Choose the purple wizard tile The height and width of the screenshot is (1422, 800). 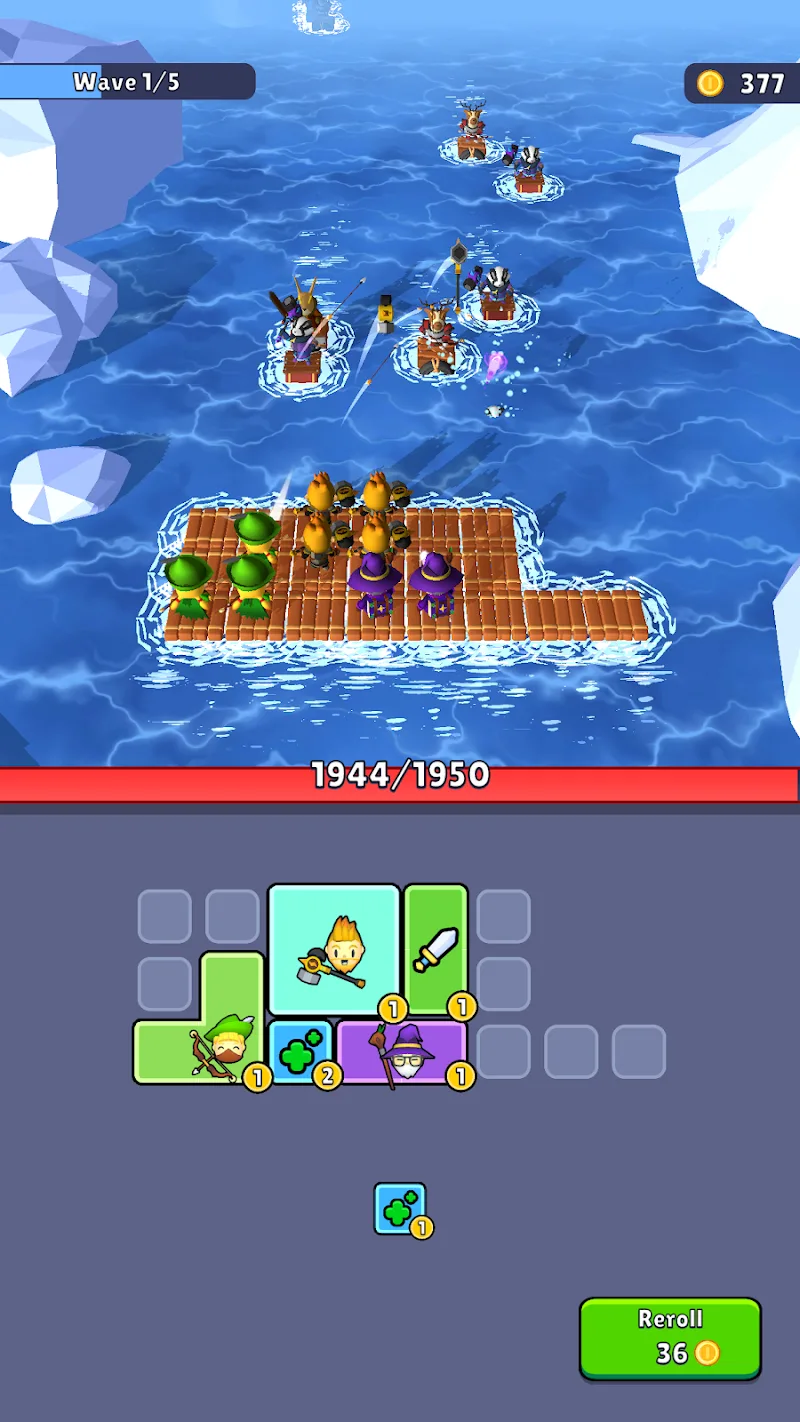(x=402, y=1052)
